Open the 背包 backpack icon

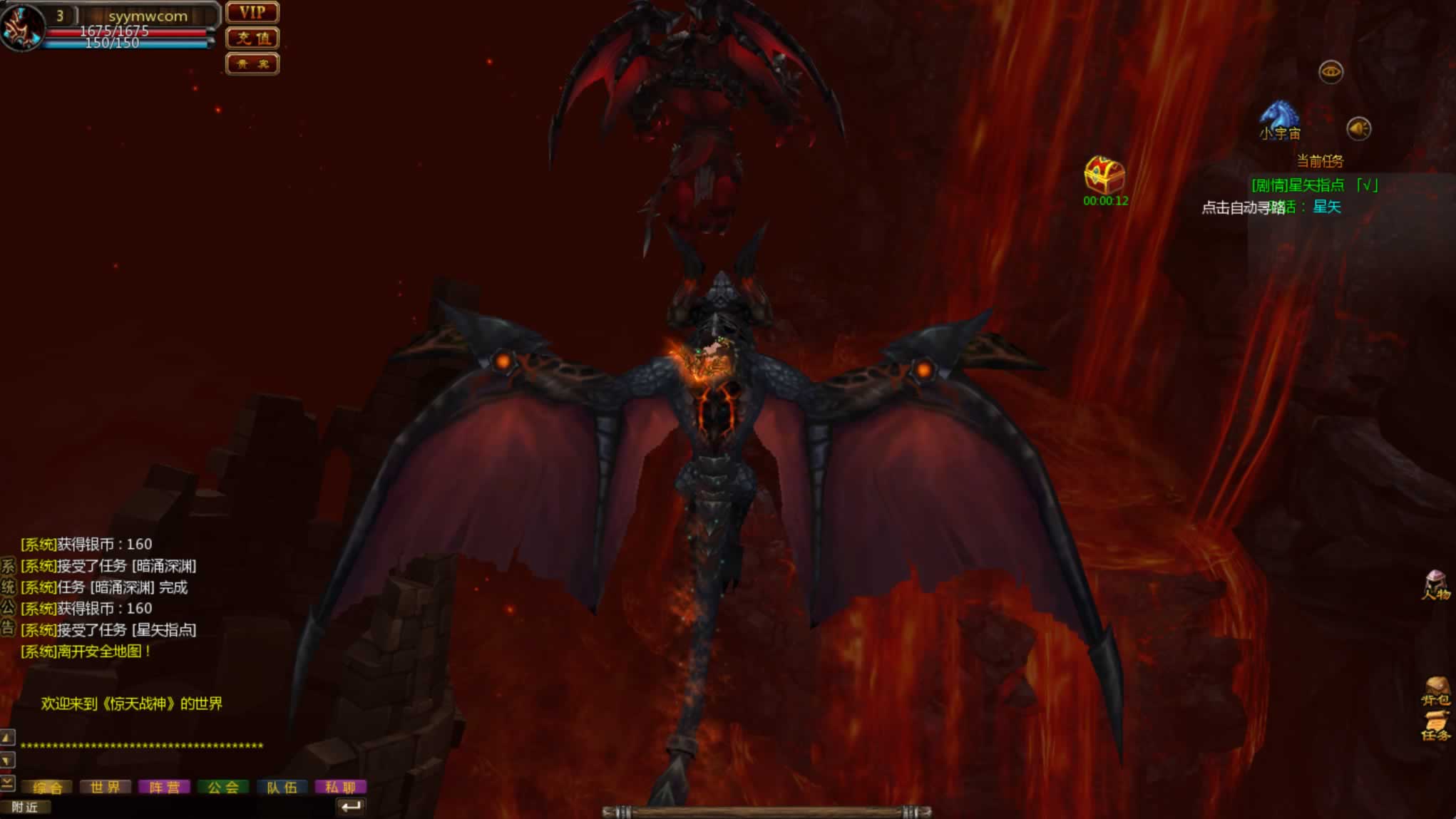pyautogui.click(x=1436, y=691)
